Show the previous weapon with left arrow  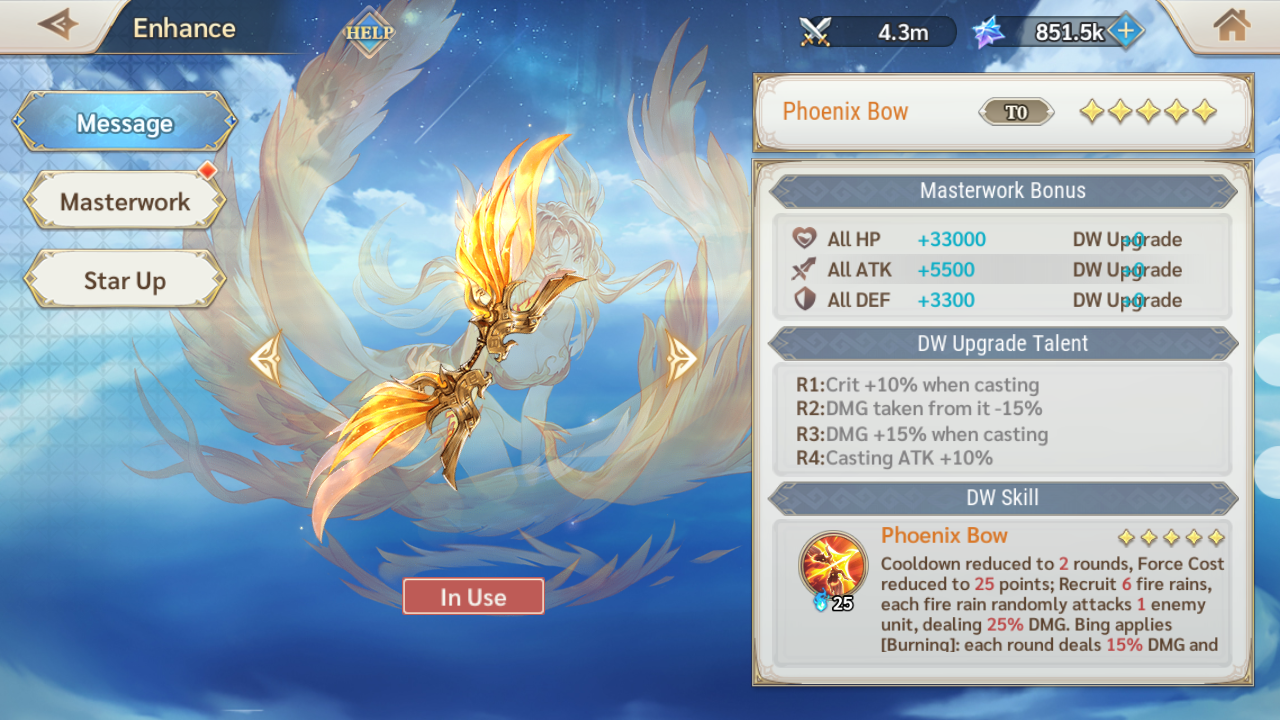point(266,357)
